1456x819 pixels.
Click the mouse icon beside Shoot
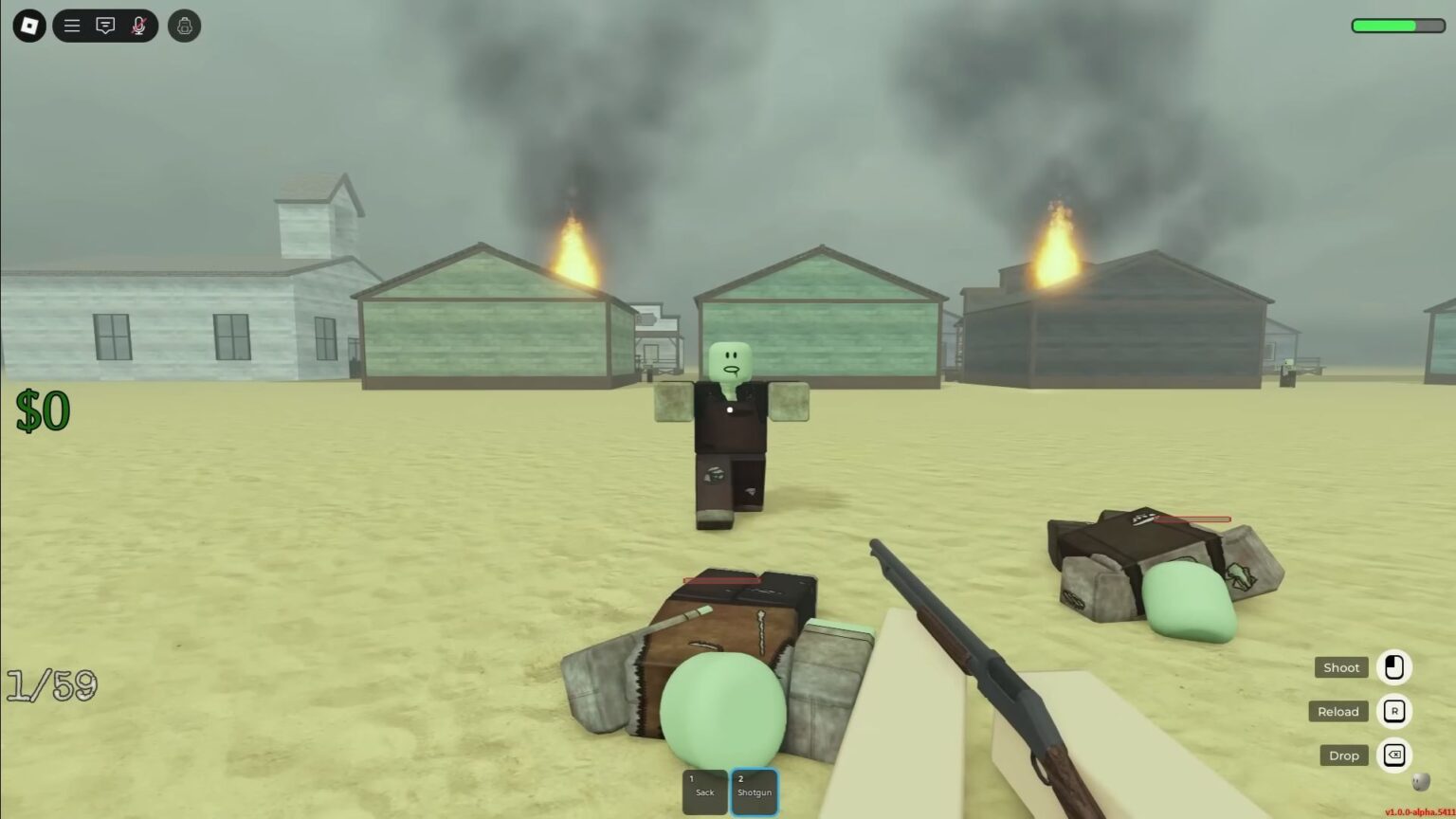click(1393, 667)
